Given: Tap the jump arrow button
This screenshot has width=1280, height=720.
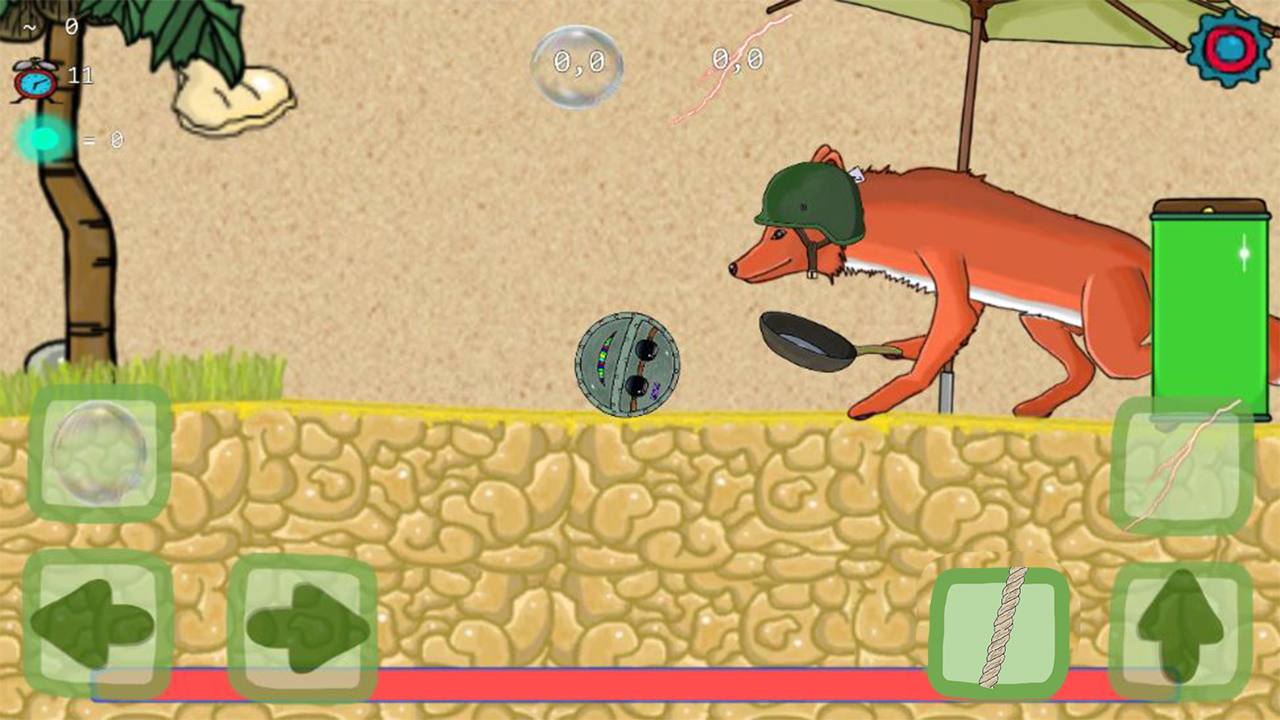Looking at the screenshot, I should [1180, 625].
